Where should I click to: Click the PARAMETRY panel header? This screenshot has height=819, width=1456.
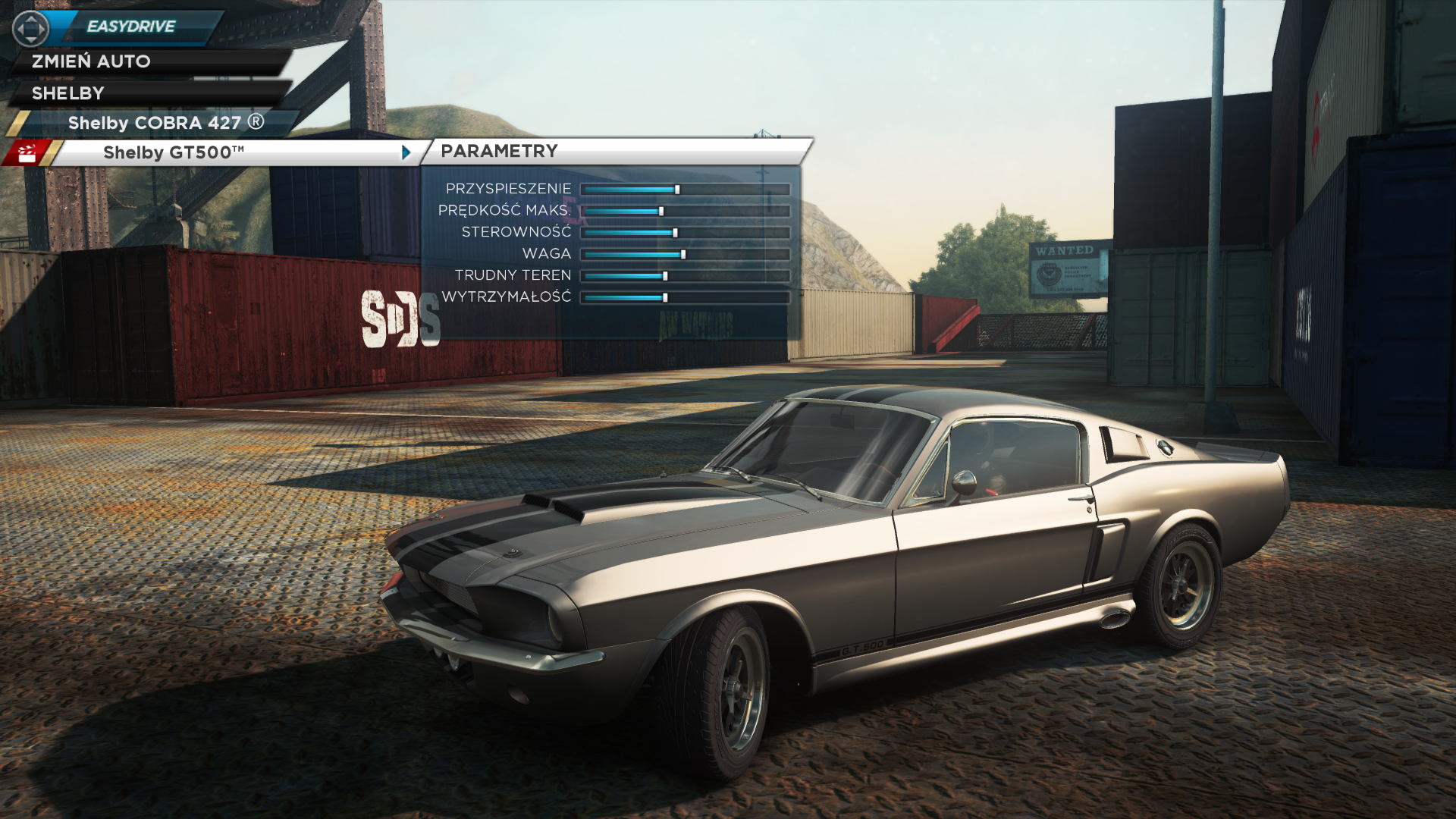click(499, 151)
